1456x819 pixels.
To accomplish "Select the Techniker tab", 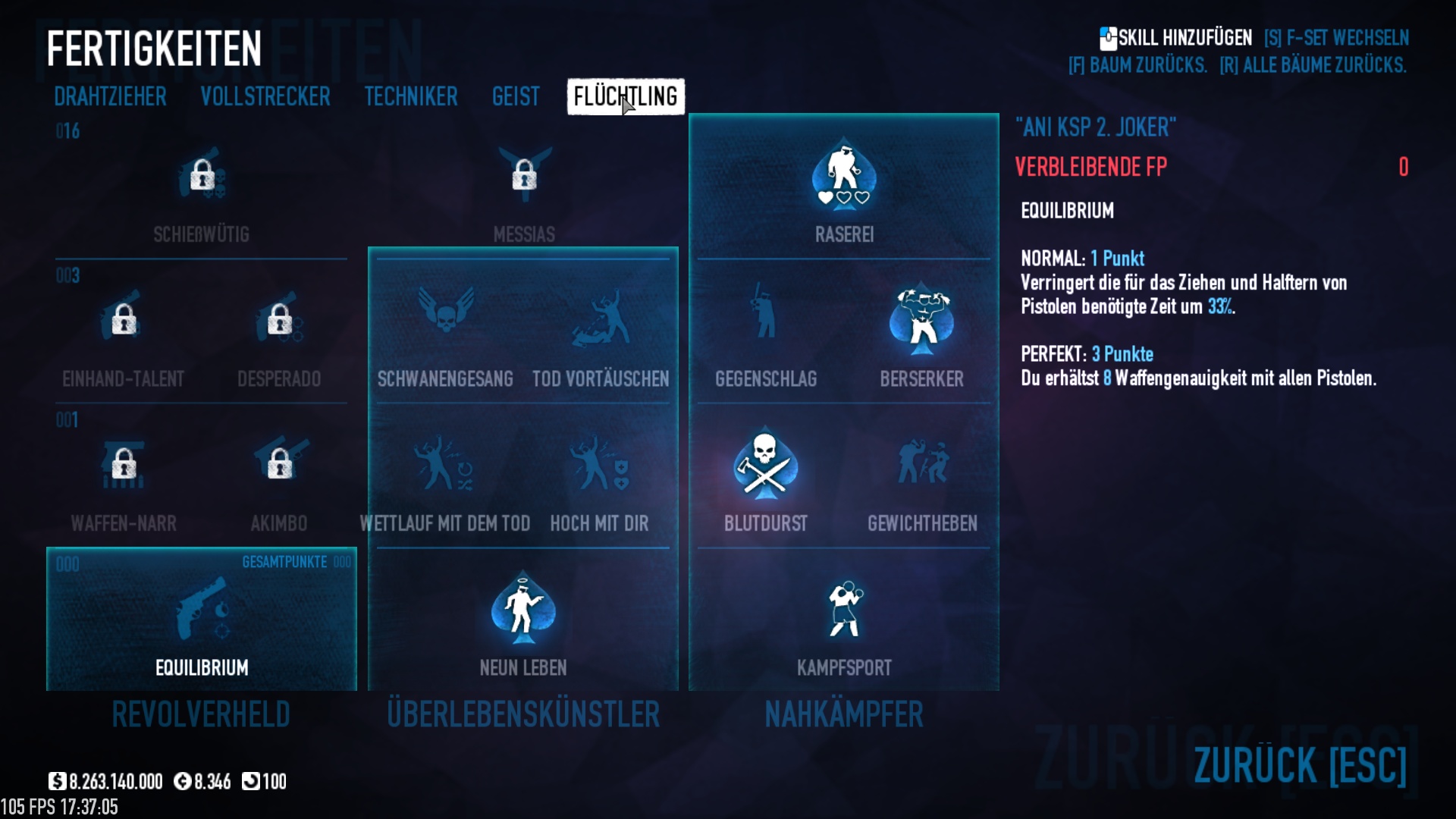I will click(410, 97).
